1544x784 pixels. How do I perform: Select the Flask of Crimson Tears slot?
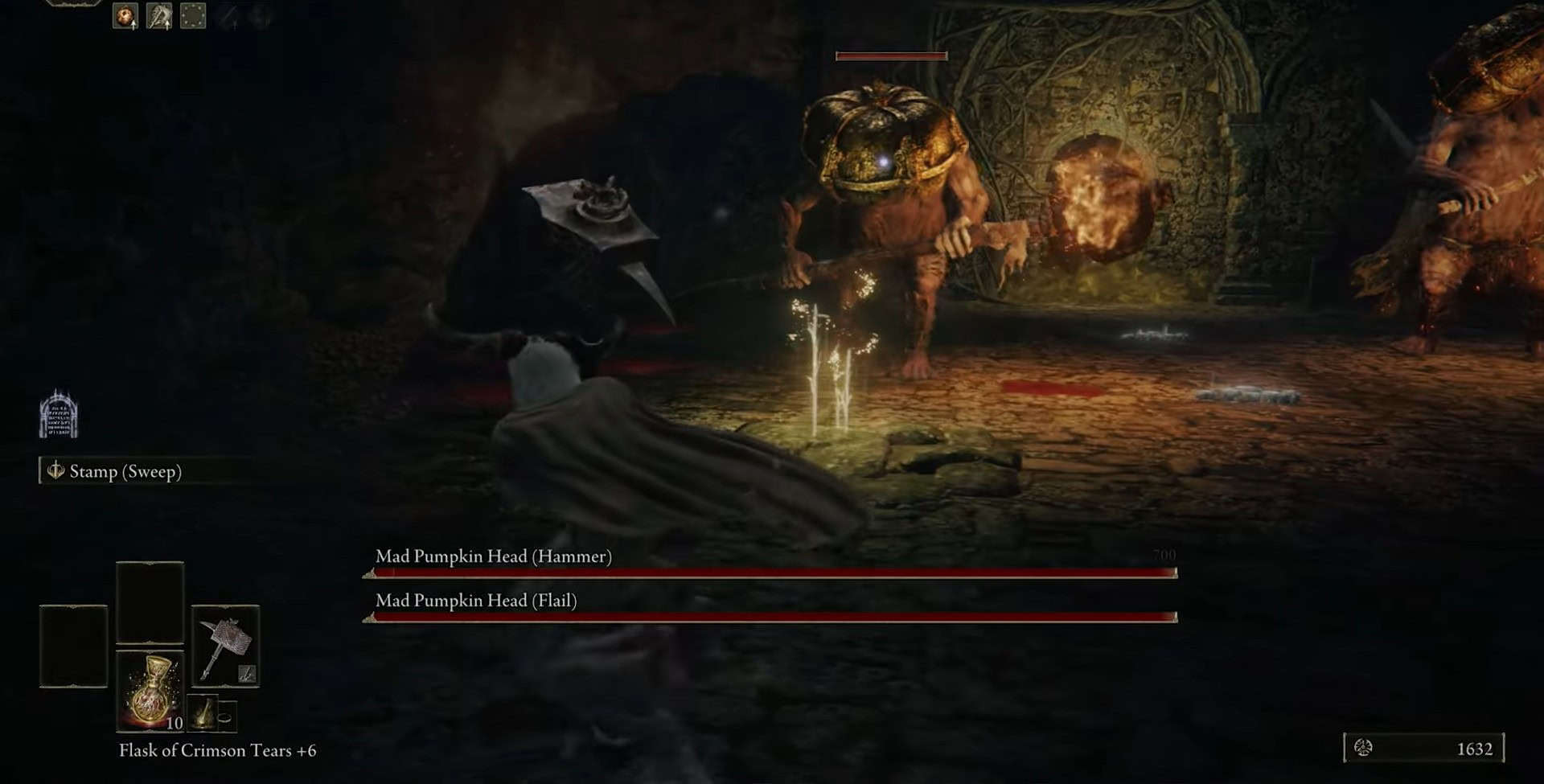pos(150,691)
